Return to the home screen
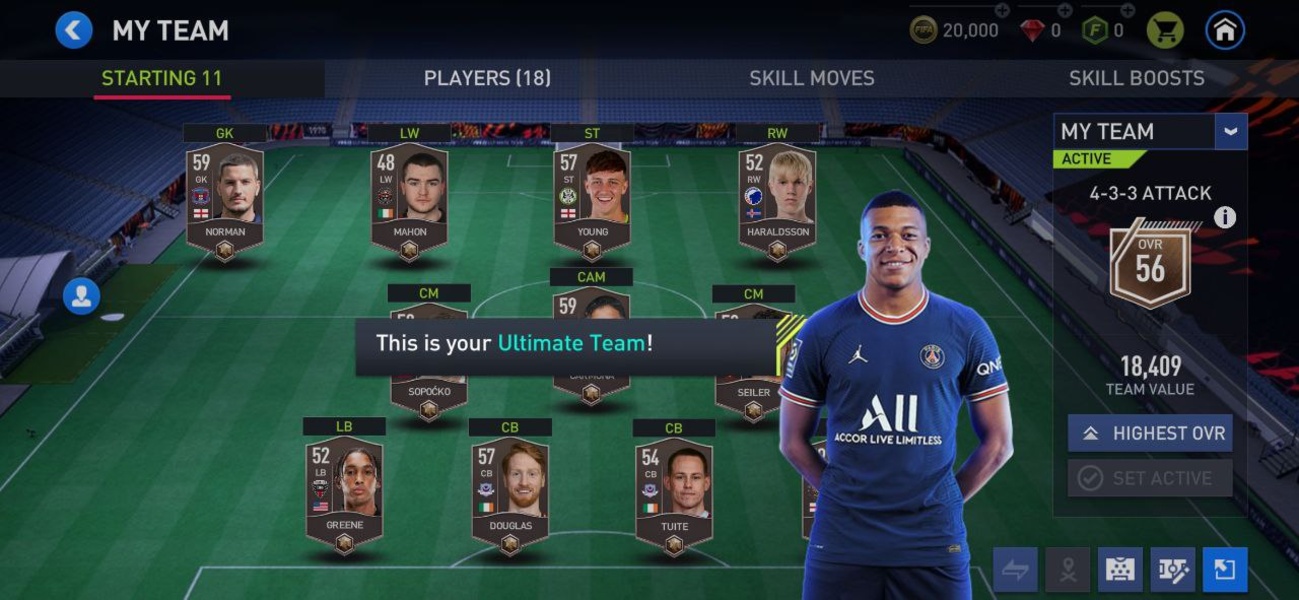This screenshot has height=600, width=1299. pos(1225,30)
